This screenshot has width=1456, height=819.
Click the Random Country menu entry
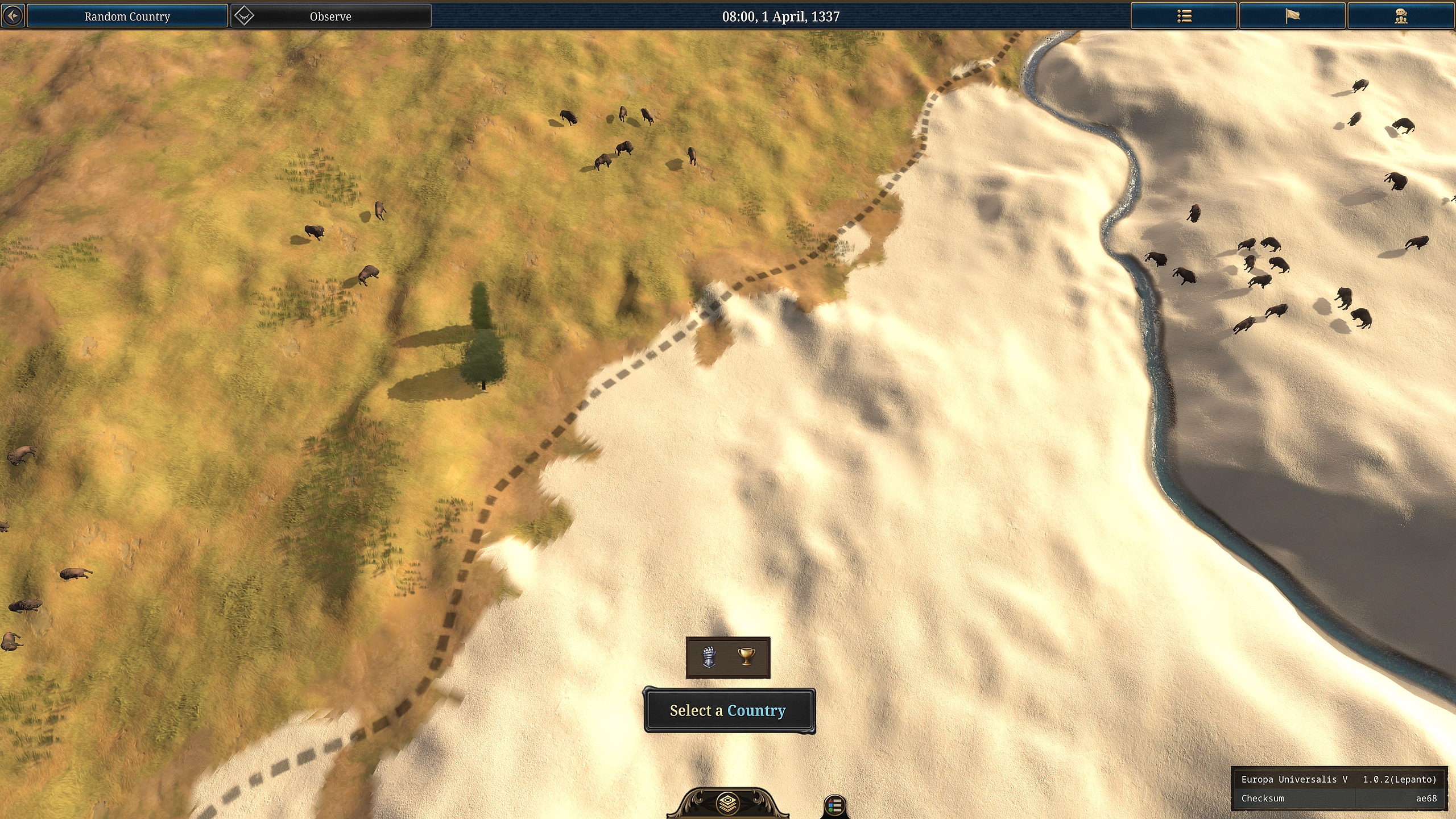click(x=126, y=16)
